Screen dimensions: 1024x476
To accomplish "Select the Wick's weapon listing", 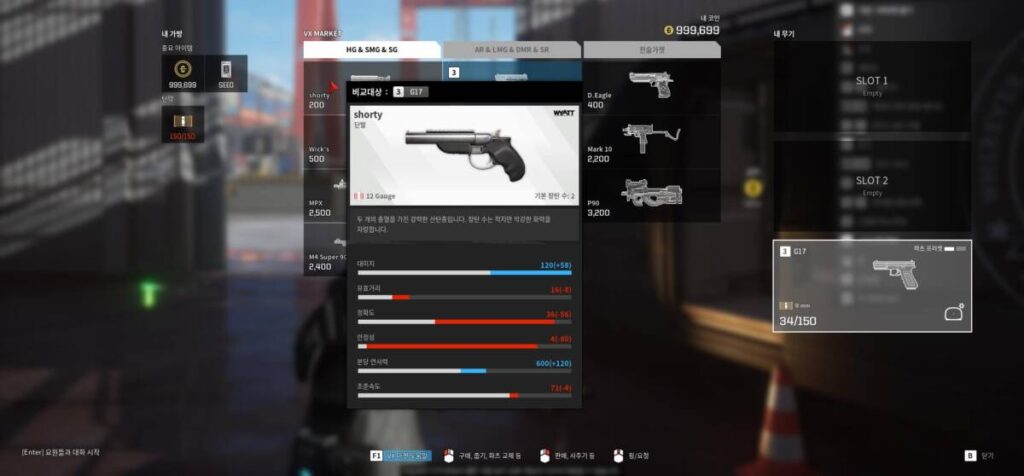I will tap(325, 152).
